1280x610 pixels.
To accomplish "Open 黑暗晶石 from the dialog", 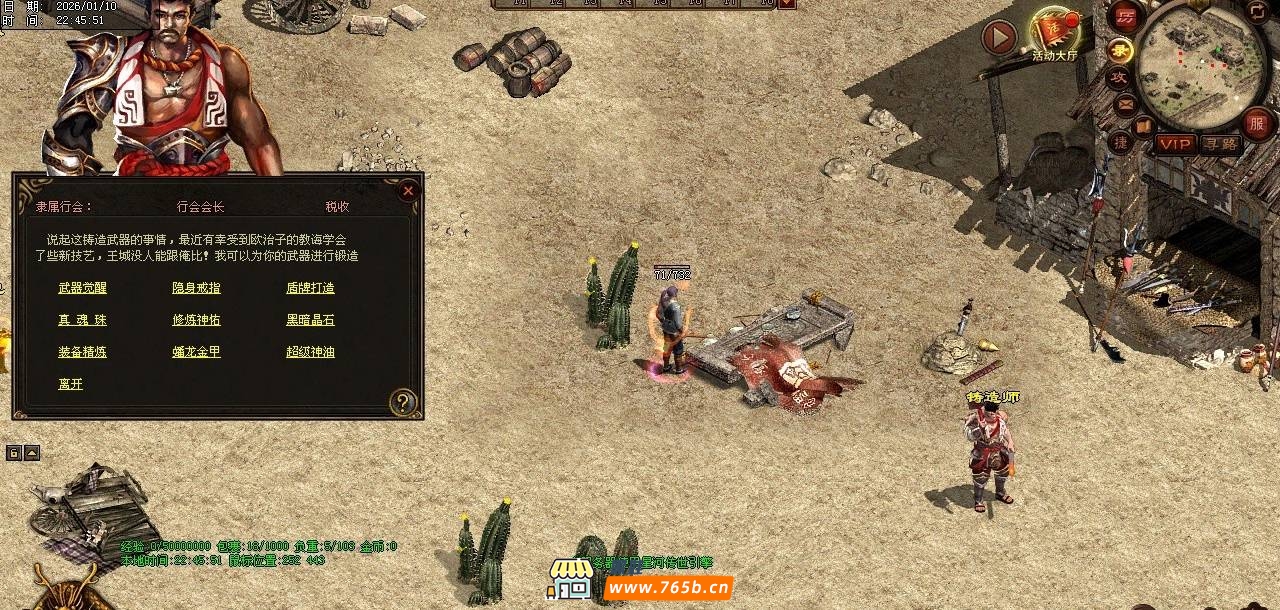I will tap(310, 320).
